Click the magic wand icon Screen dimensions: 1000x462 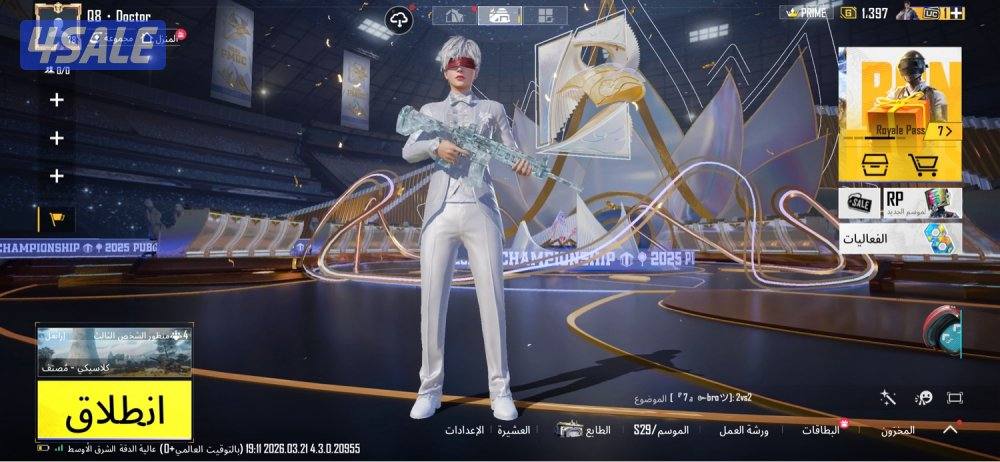click(888, 398)
